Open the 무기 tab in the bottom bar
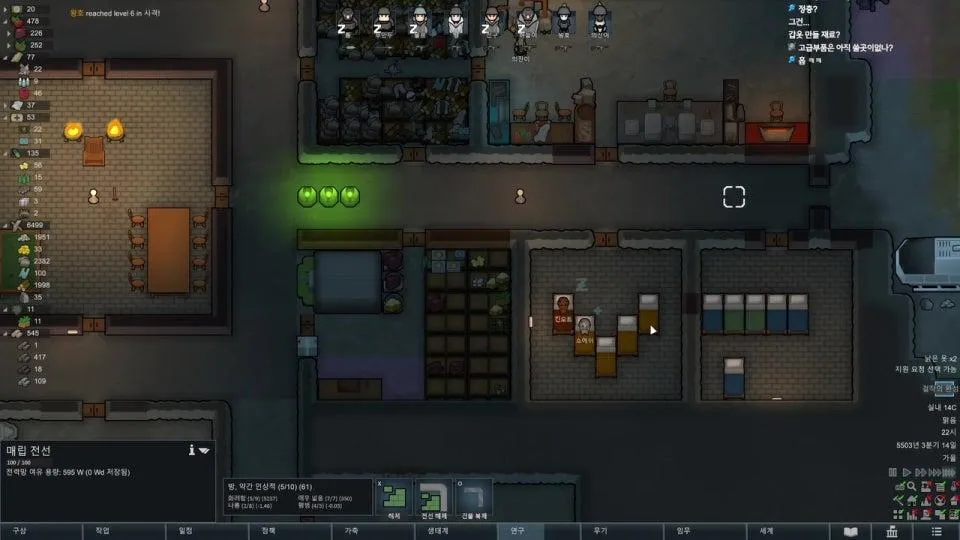Viewport: 960px width, 540px height. click(600, 531)
